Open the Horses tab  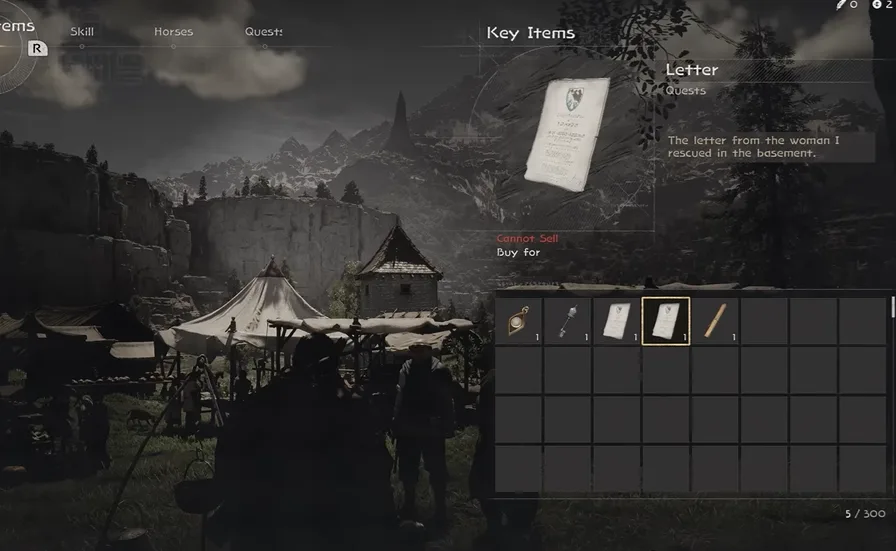coord(173,32)
